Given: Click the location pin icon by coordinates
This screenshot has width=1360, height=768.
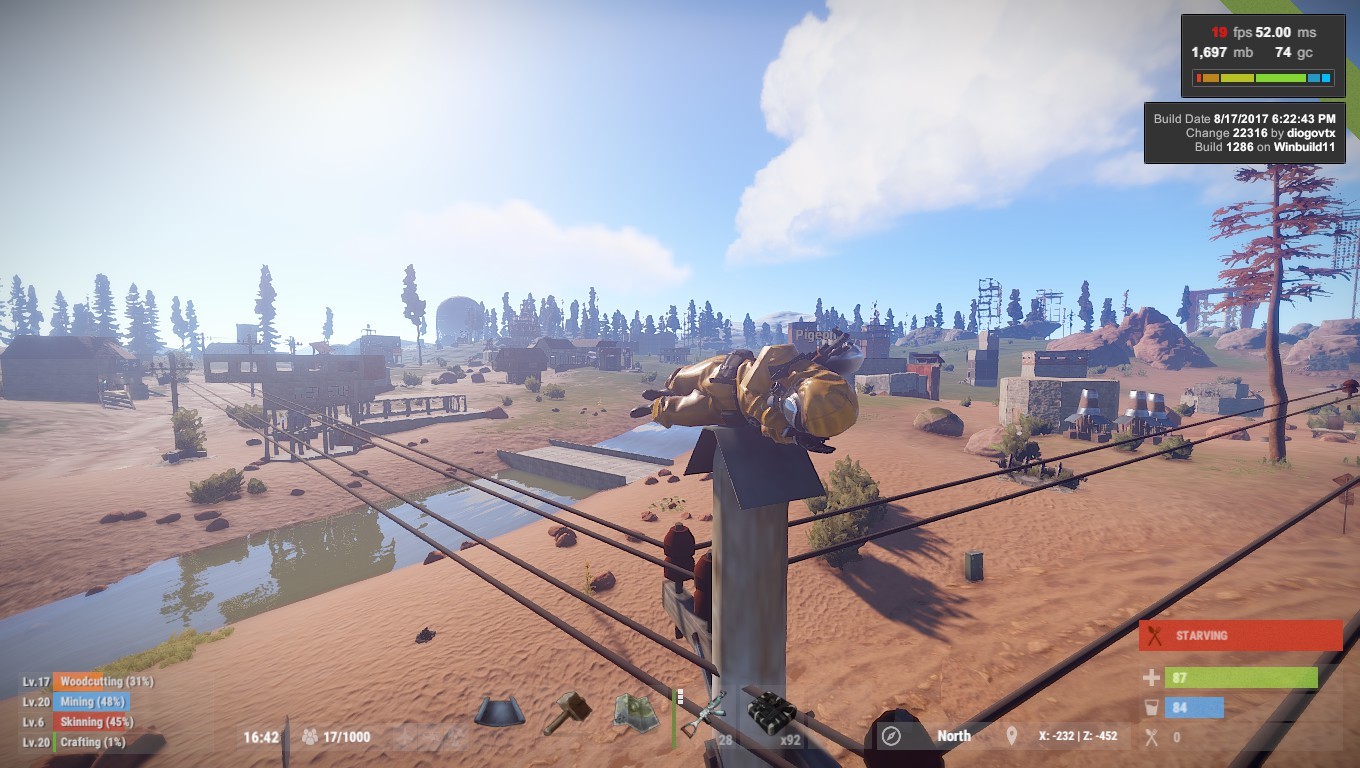Looking at the screenshot, I should tap(1012, 737).
